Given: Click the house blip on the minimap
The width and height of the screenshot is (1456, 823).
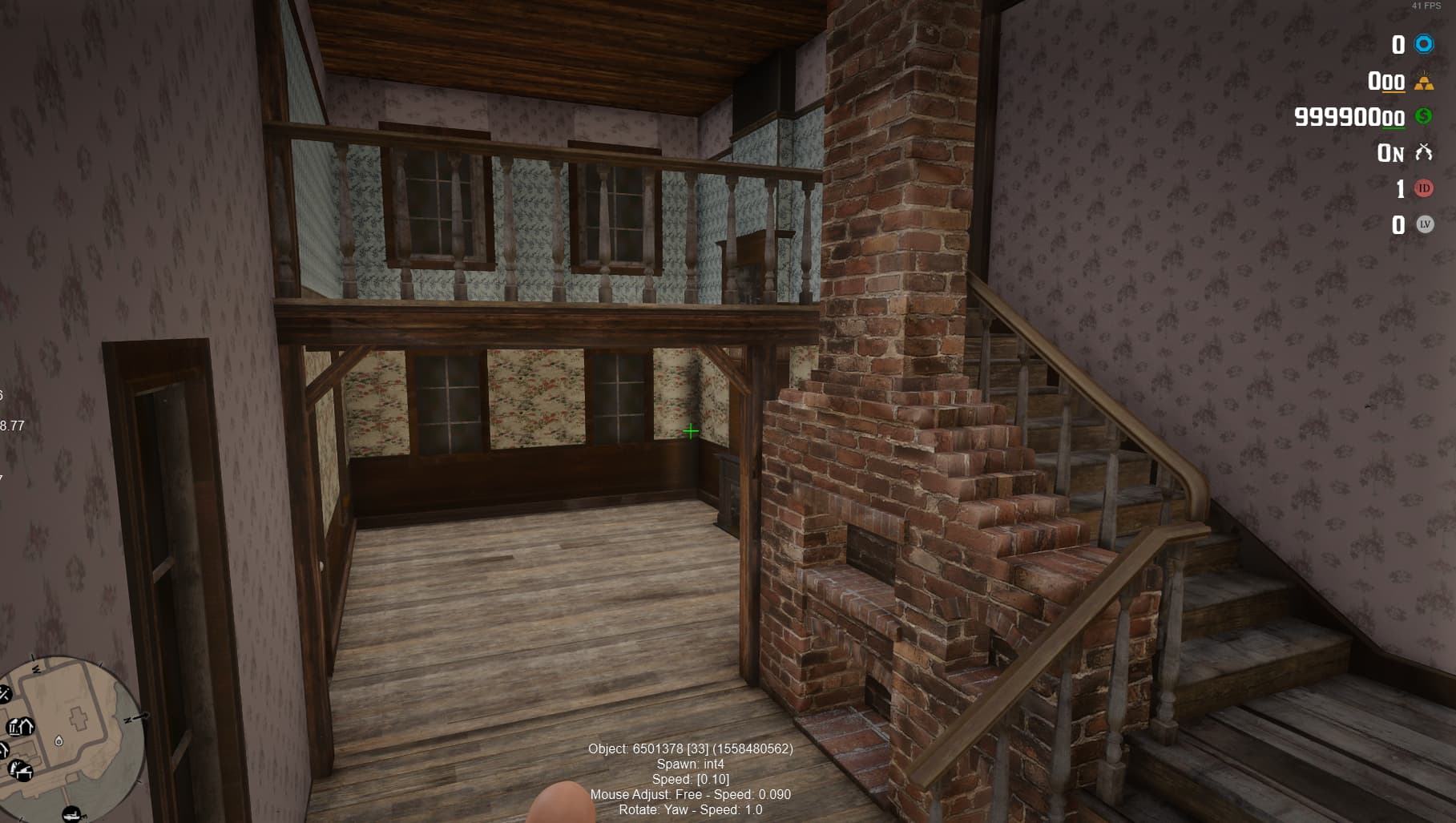Looking at the screenshot, I should point(26,727).
